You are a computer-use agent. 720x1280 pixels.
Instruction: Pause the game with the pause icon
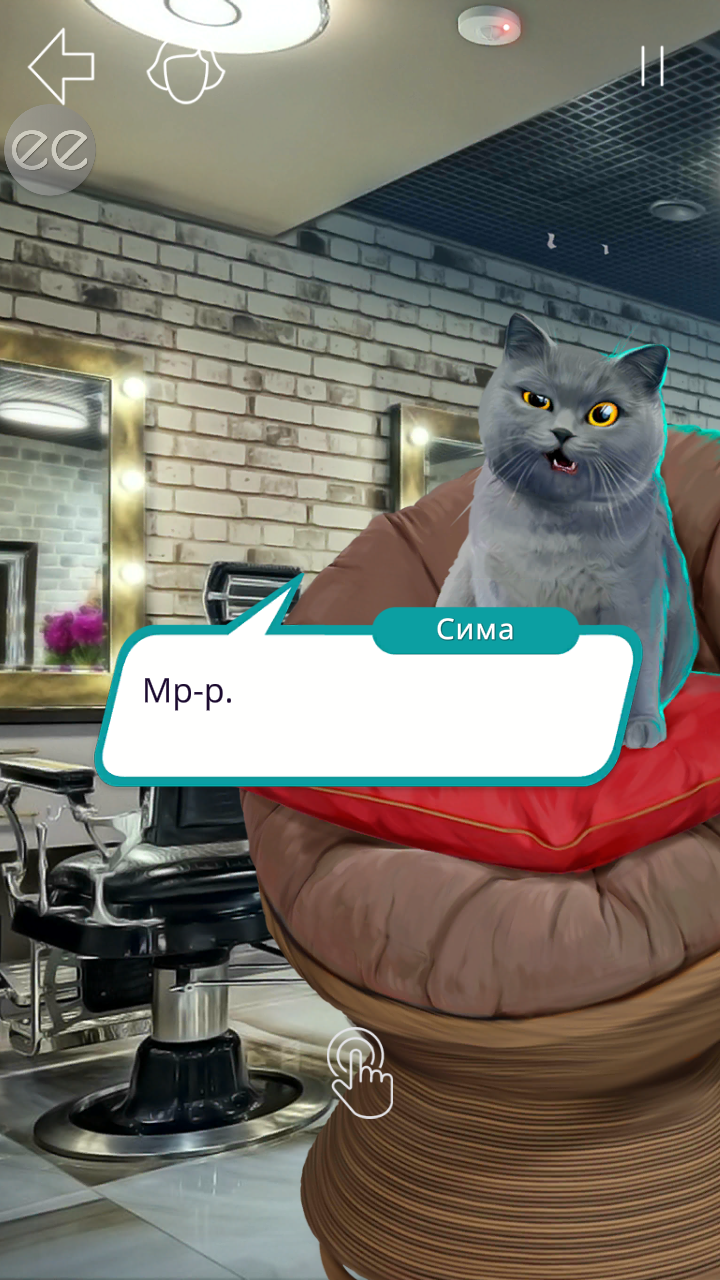[652, 66]
